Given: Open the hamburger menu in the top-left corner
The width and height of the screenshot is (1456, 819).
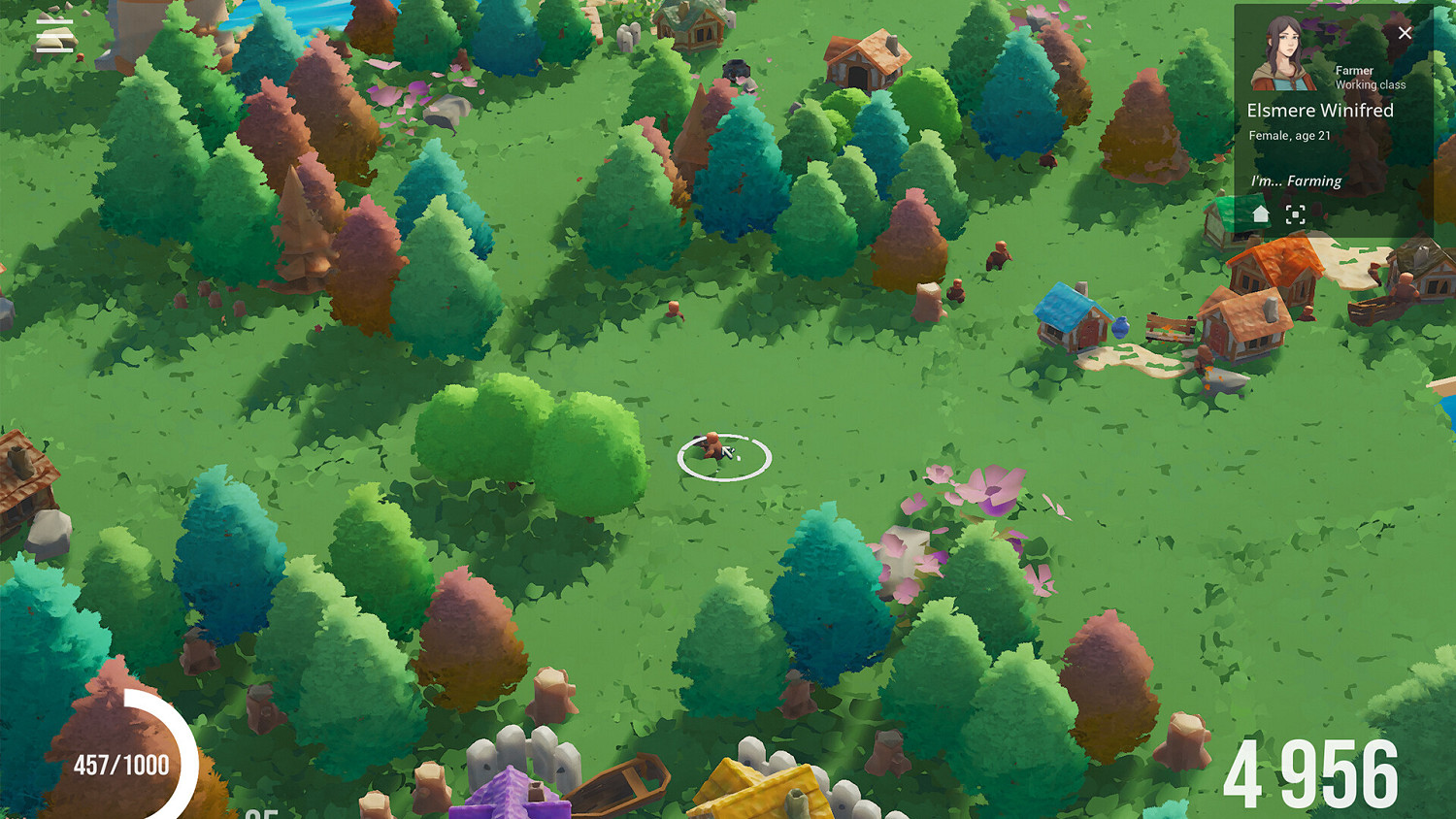Looking at the screenshot, I should point(53,37).
